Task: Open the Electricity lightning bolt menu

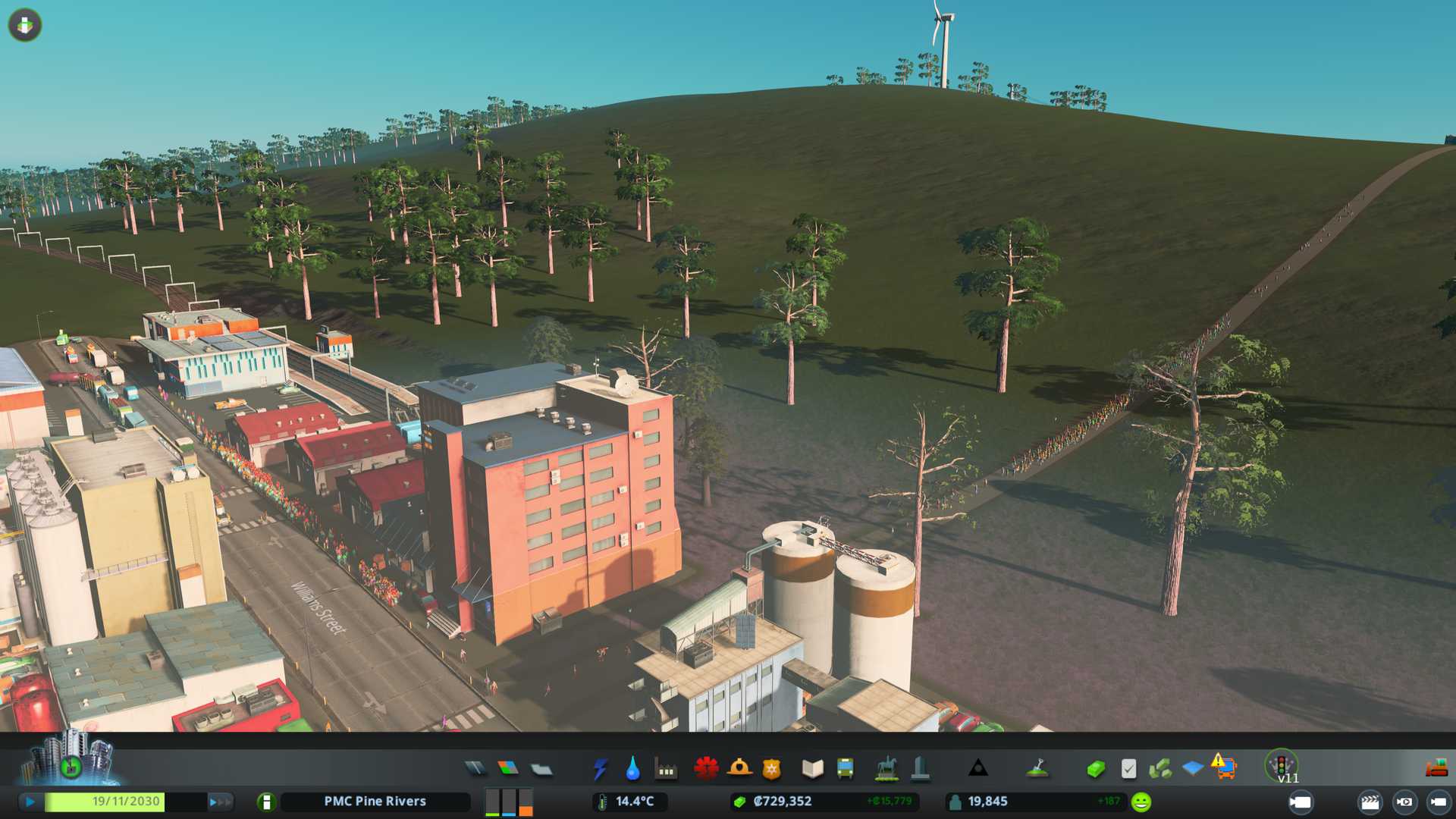Action: [600, 769]
